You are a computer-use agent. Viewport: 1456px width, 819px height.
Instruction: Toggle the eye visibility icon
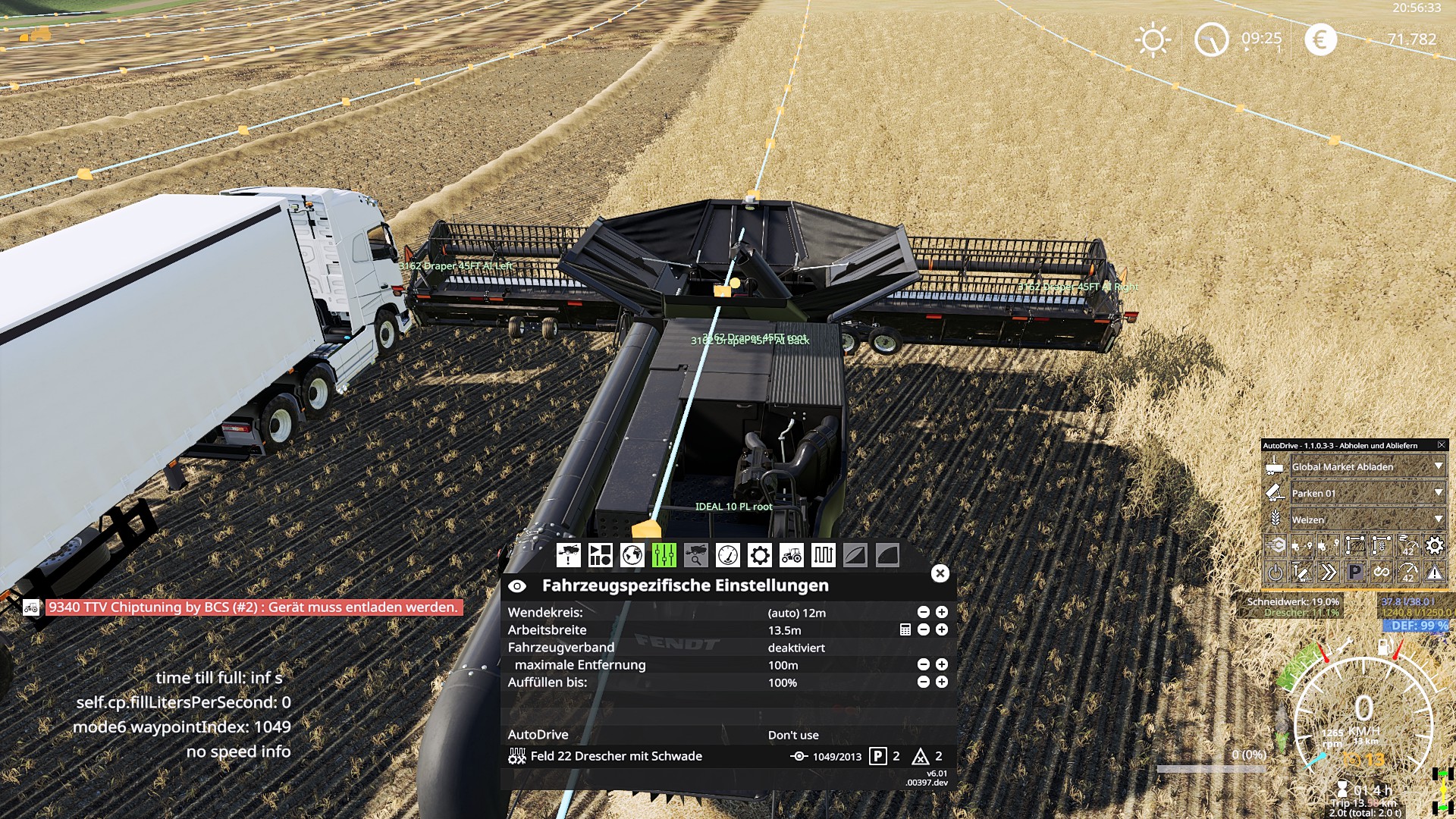coord(517,585)
